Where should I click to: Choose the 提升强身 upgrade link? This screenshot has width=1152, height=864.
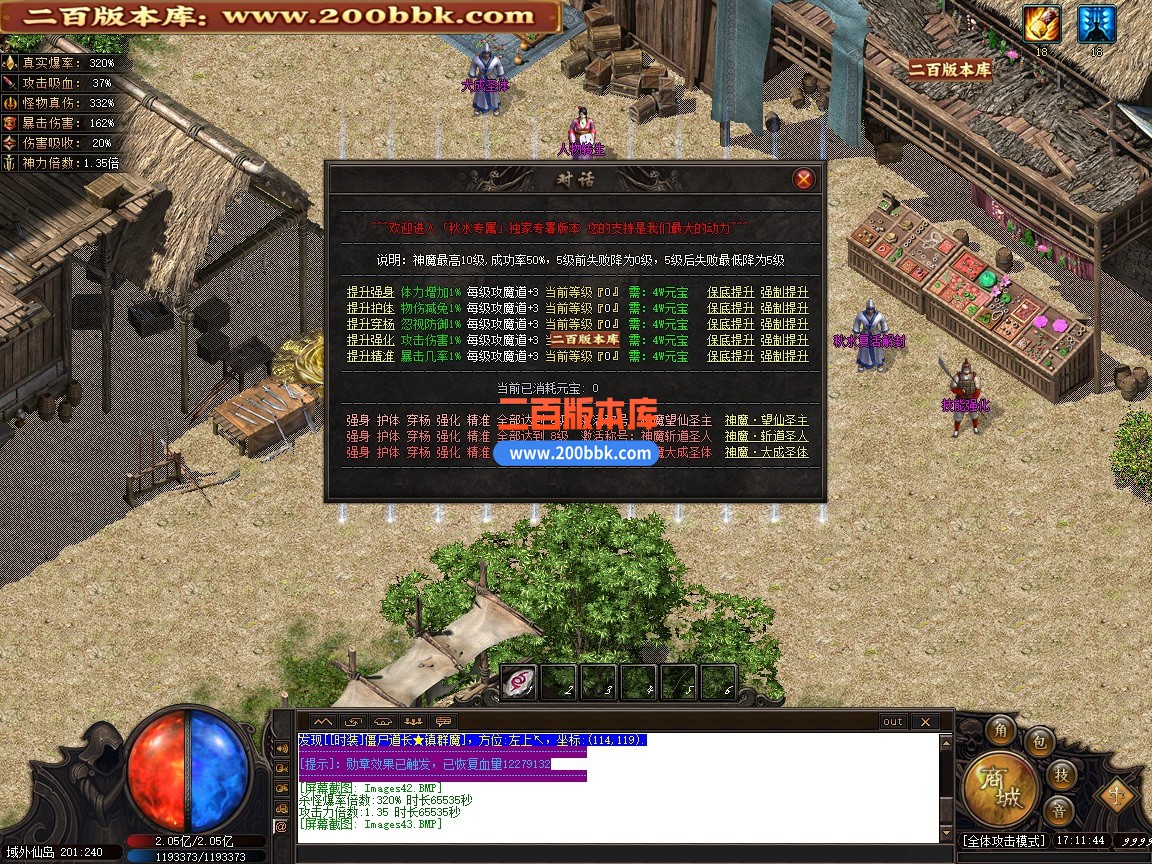[370, 292]
